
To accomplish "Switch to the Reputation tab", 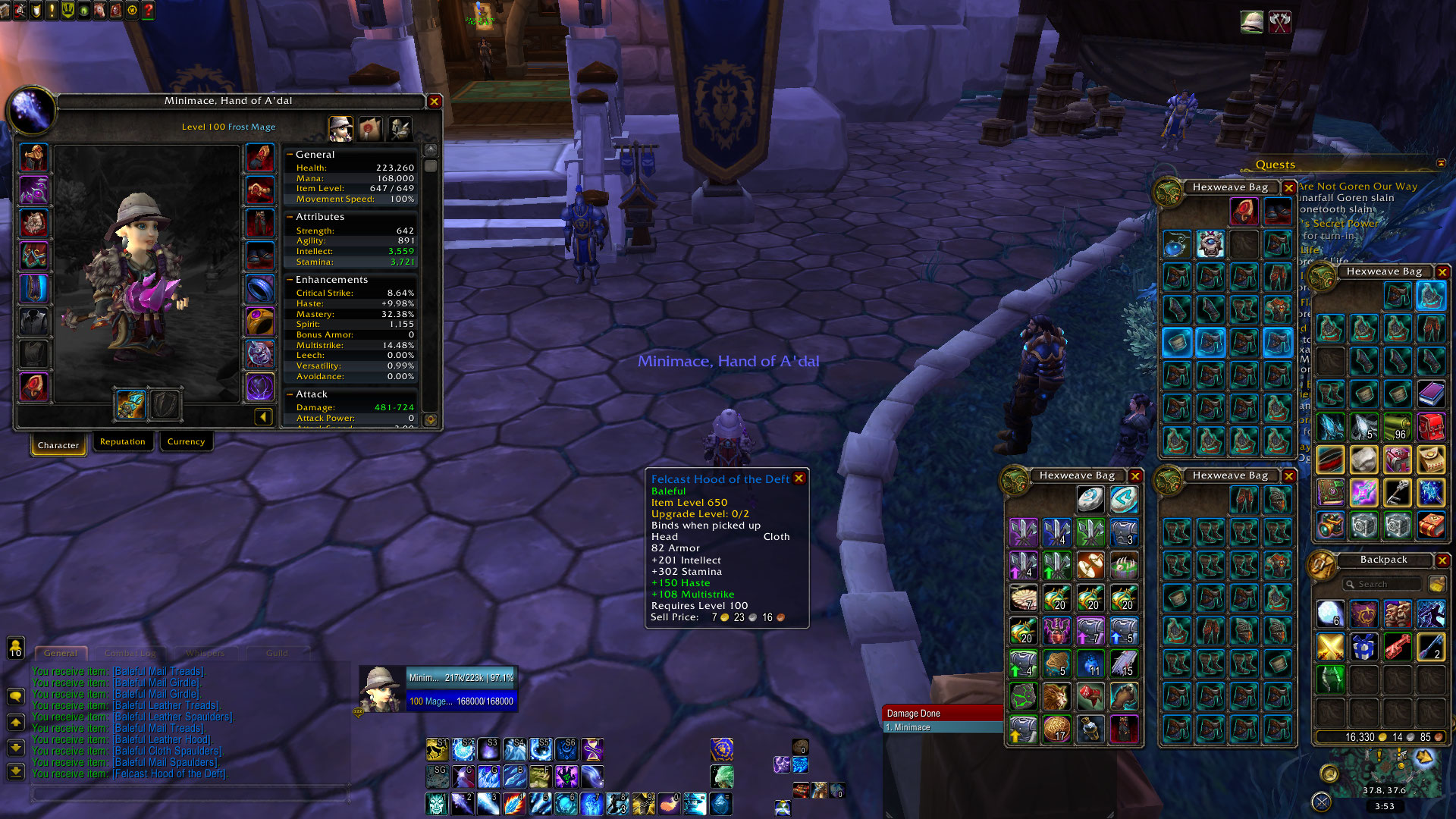I will pyautogui.click(x=122, y=442).
